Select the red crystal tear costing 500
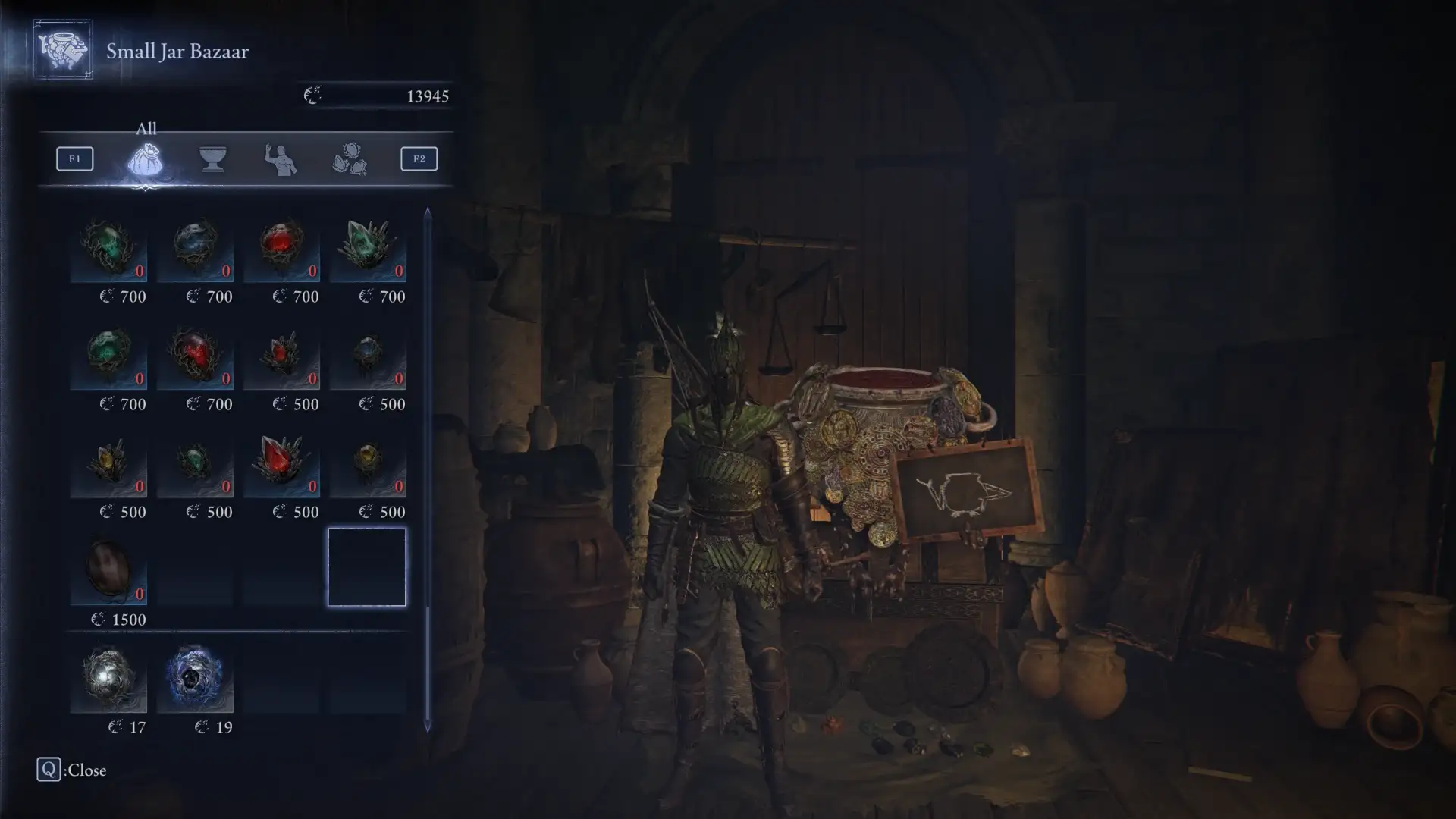The width and height of the screenshot is (1456, 819). click(281, 465)
